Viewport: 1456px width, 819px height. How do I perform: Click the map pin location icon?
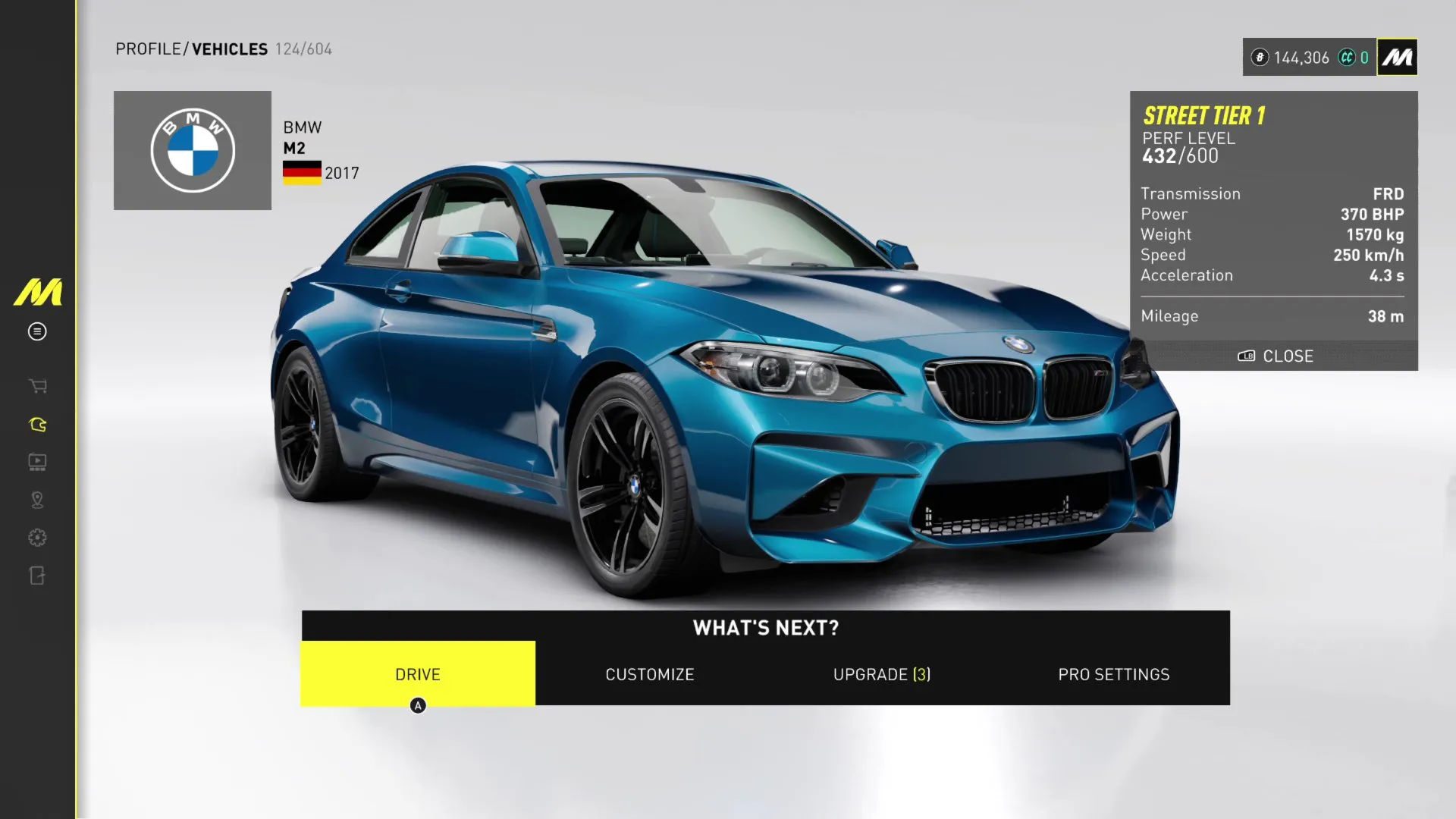tap(36, 500)
